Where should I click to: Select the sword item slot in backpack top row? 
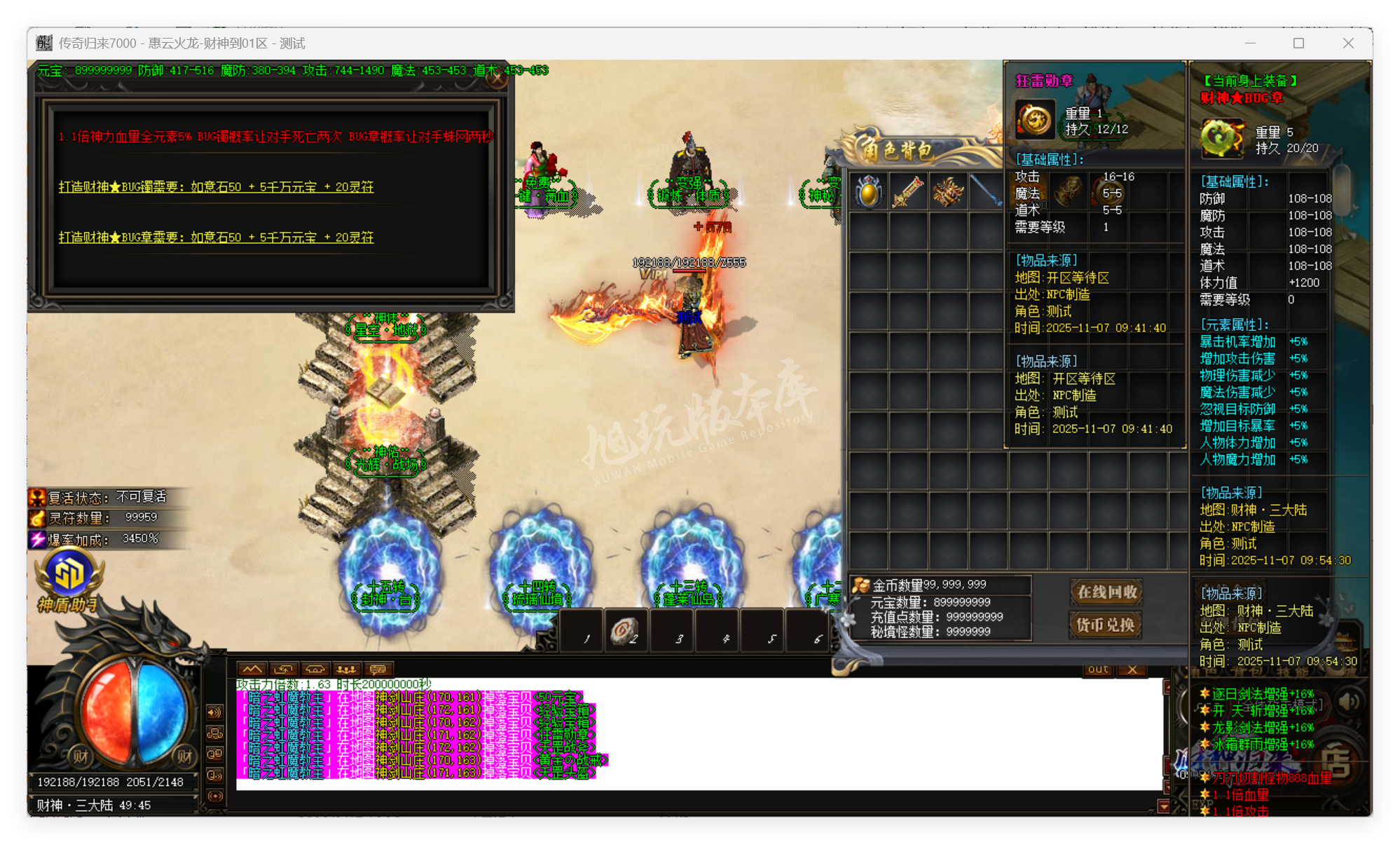pos(909,191)
